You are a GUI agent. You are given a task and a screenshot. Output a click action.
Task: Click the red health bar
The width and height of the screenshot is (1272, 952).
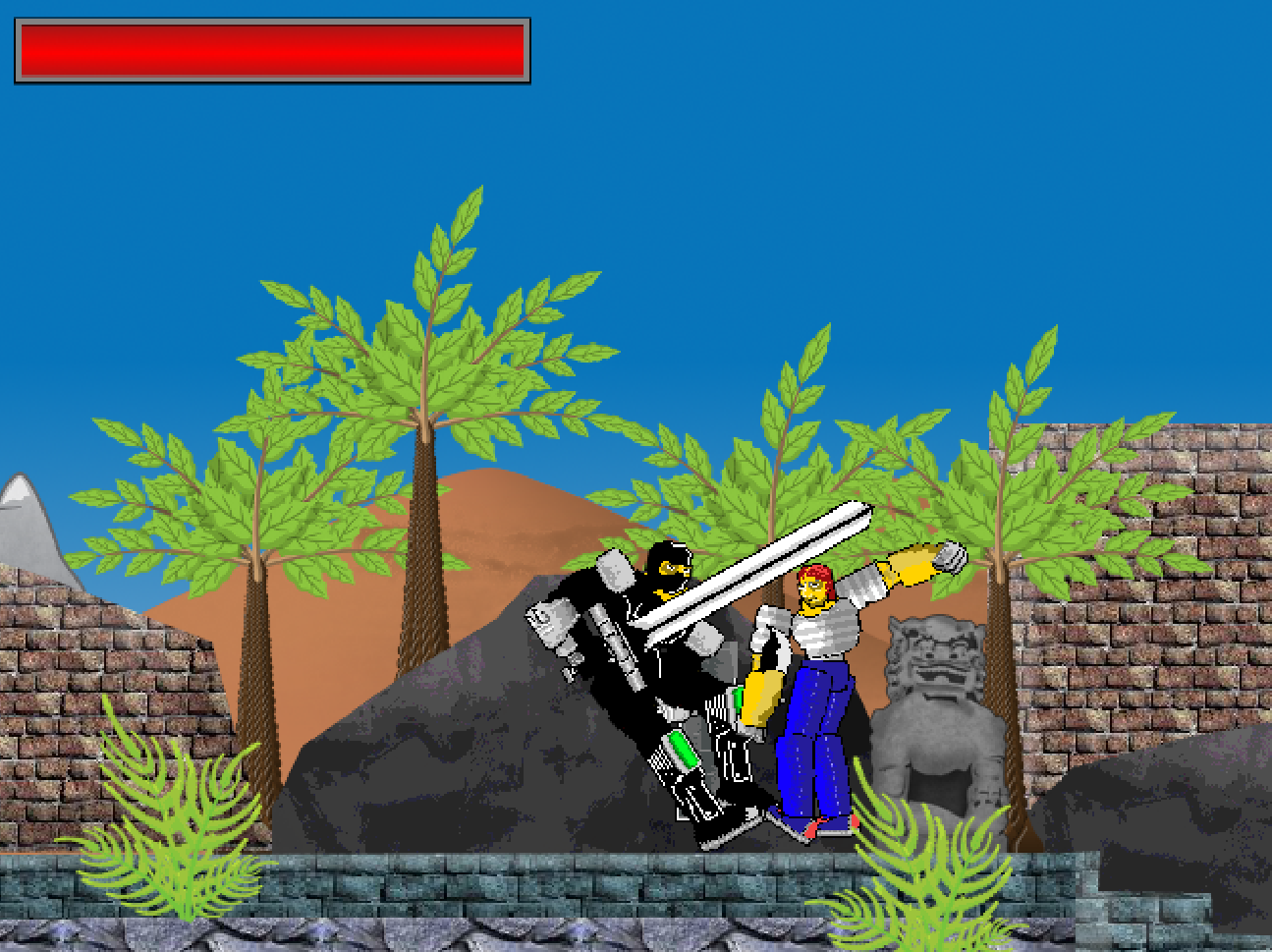click(x=270, y=49)
